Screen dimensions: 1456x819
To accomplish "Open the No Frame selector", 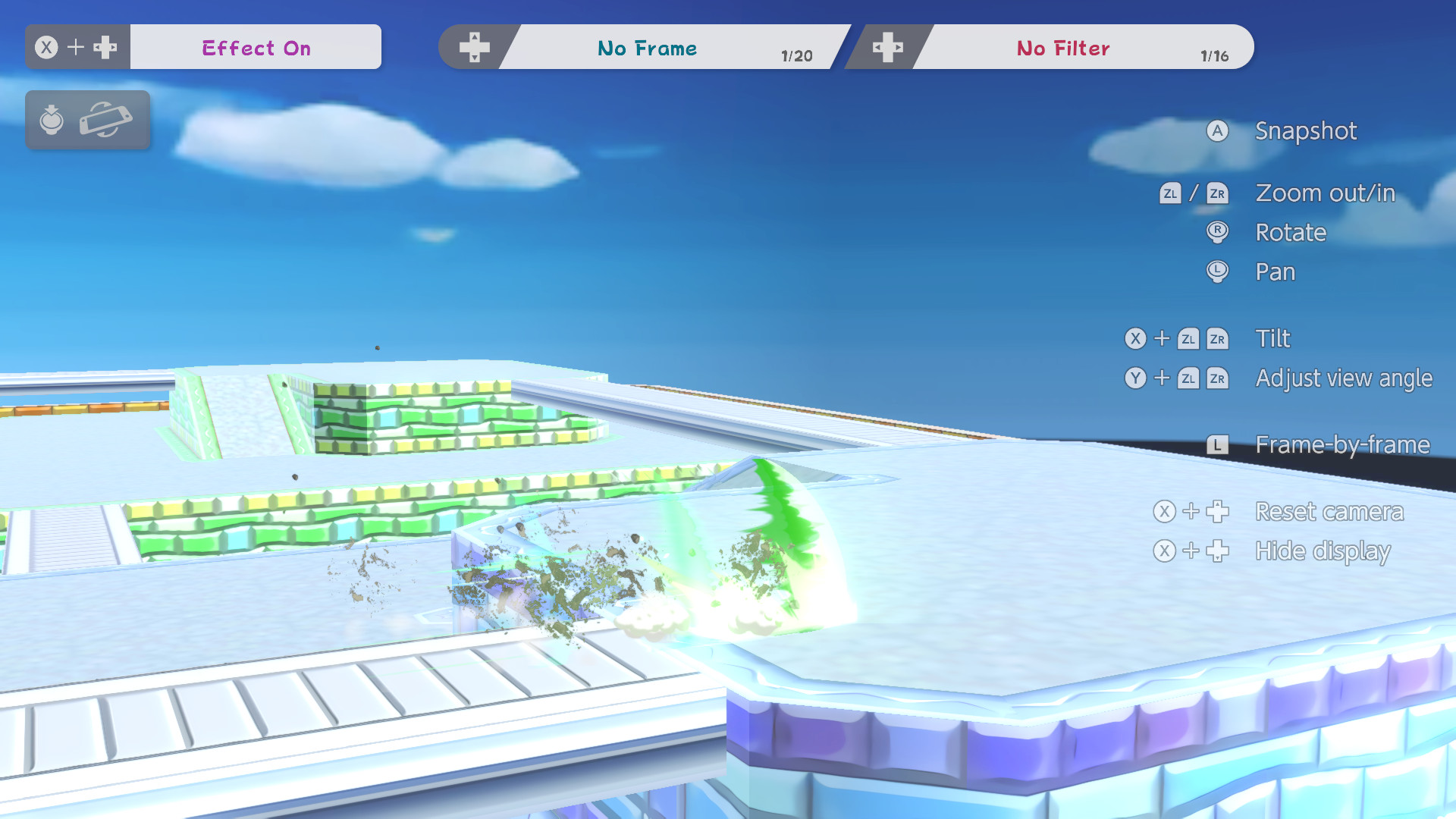I will (648, 48).
